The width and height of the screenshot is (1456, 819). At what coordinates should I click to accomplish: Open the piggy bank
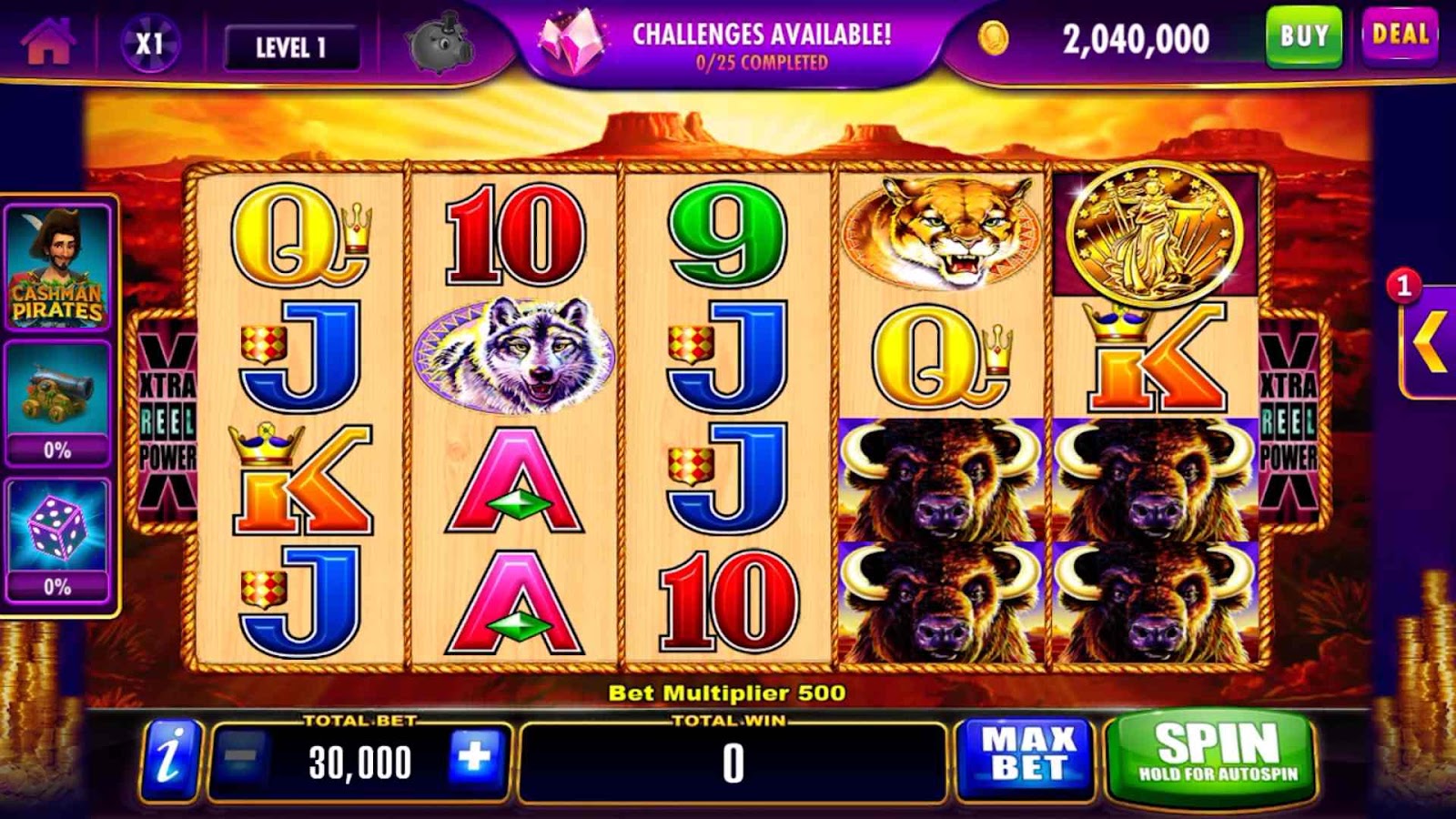tap(440, 44)
